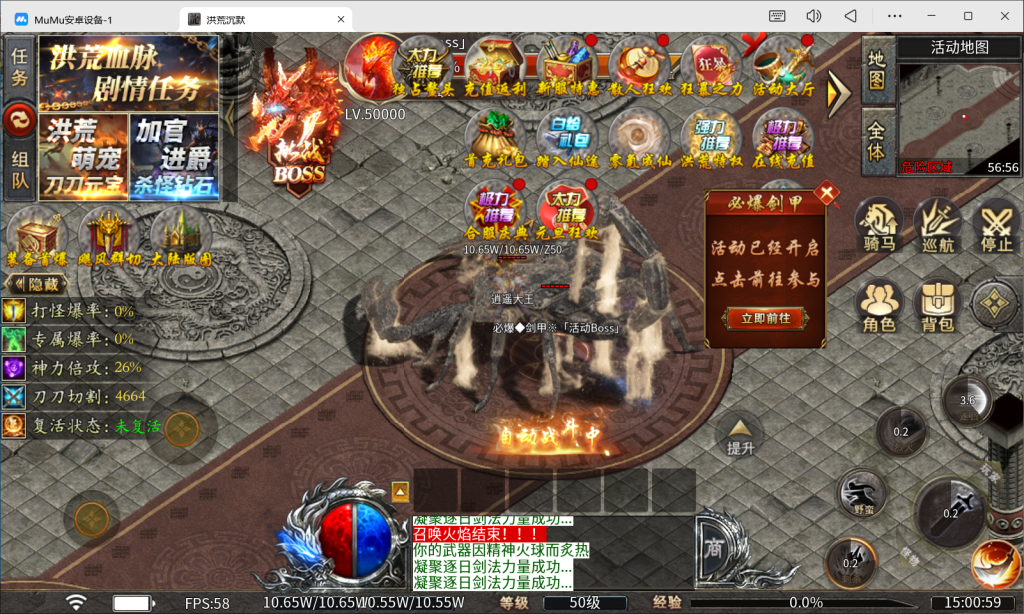Open the 在线充值 online recharge icon
This screenshot has height=614, width=1024.
(x=783, y=139)
